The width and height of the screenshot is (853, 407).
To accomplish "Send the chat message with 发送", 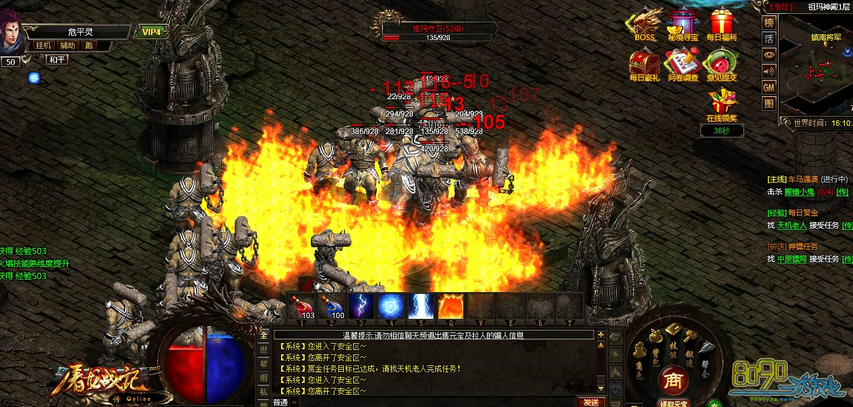I will pos(591,401).
